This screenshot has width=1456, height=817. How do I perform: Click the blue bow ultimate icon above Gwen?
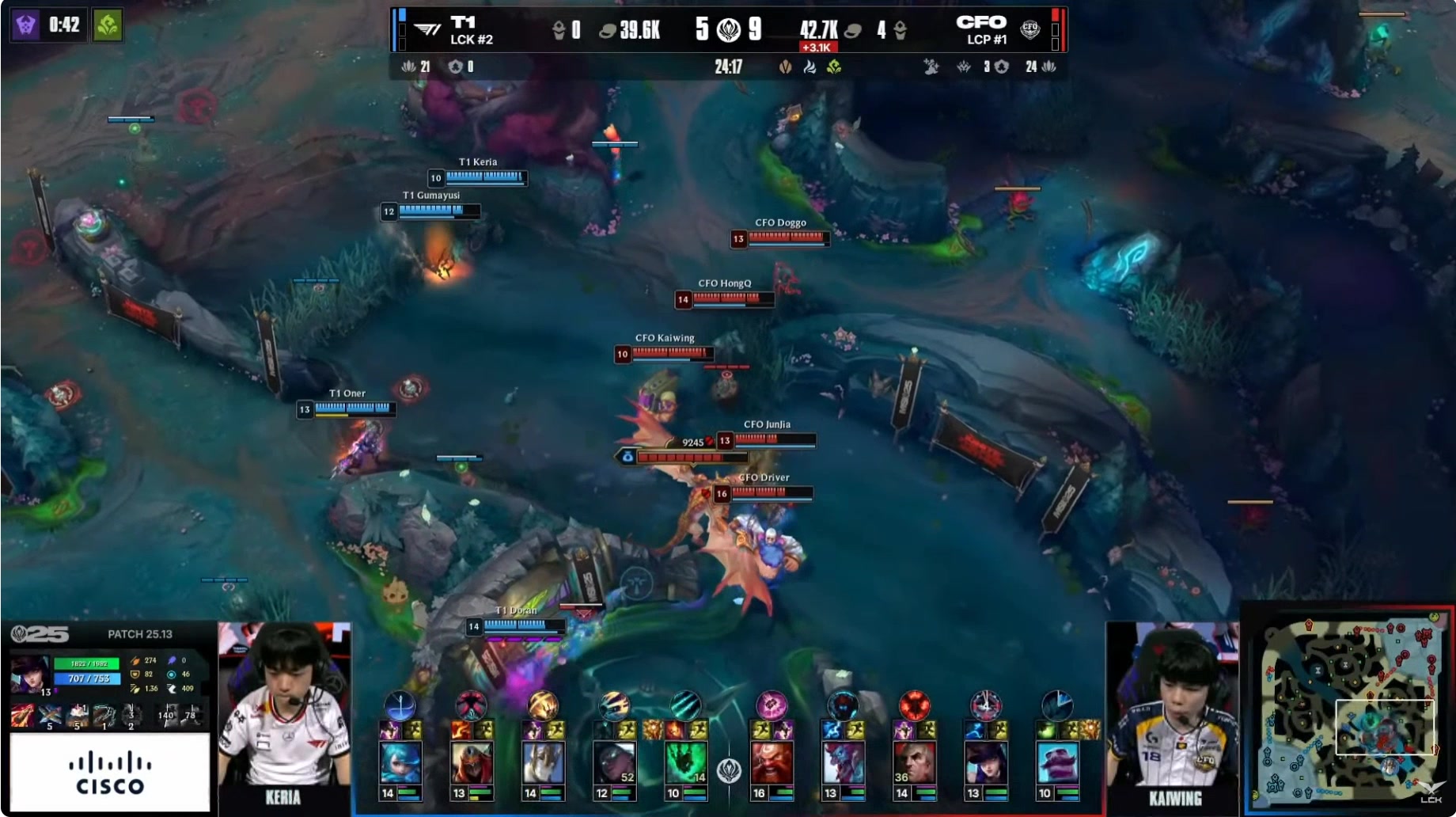[400, 704]
